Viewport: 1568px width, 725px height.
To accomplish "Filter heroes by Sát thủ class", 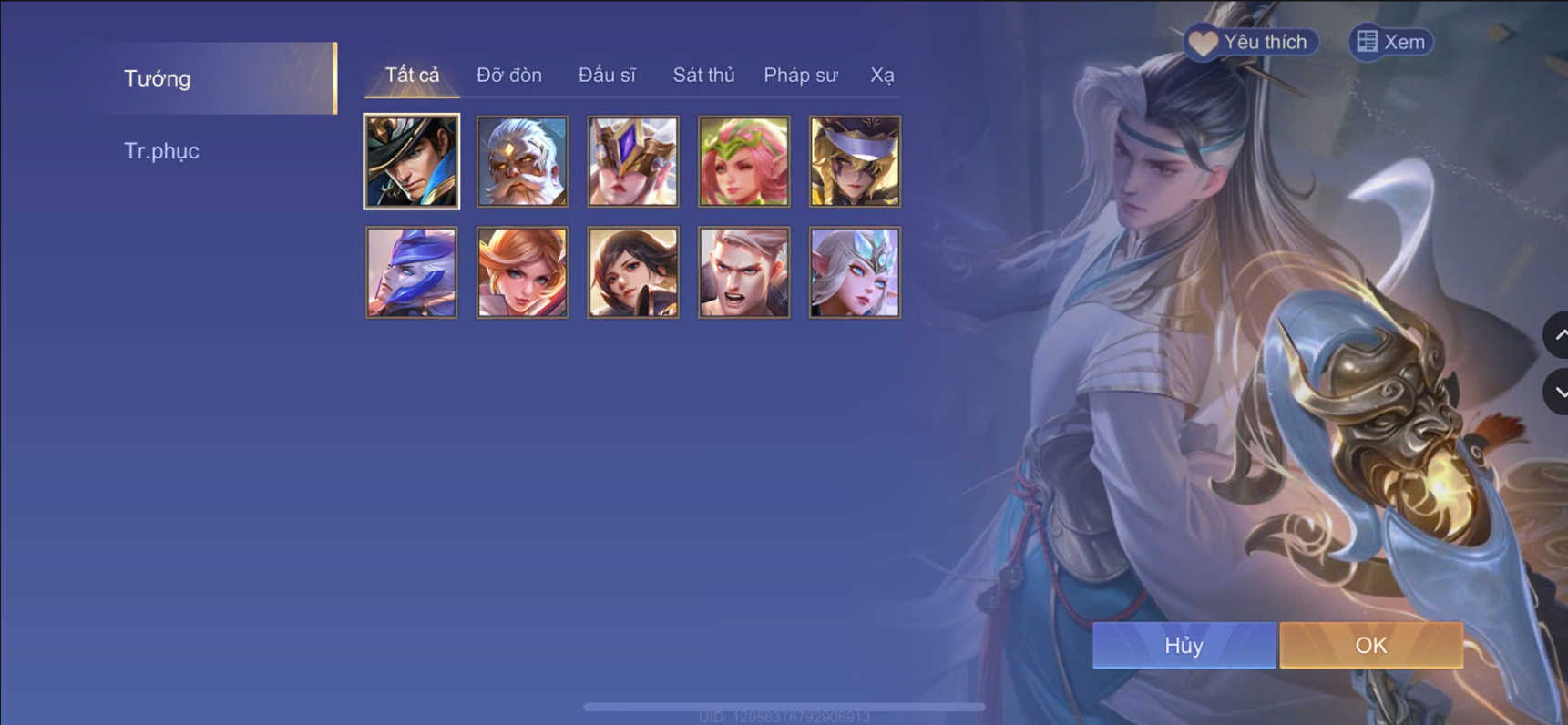I will pos(703,75).
